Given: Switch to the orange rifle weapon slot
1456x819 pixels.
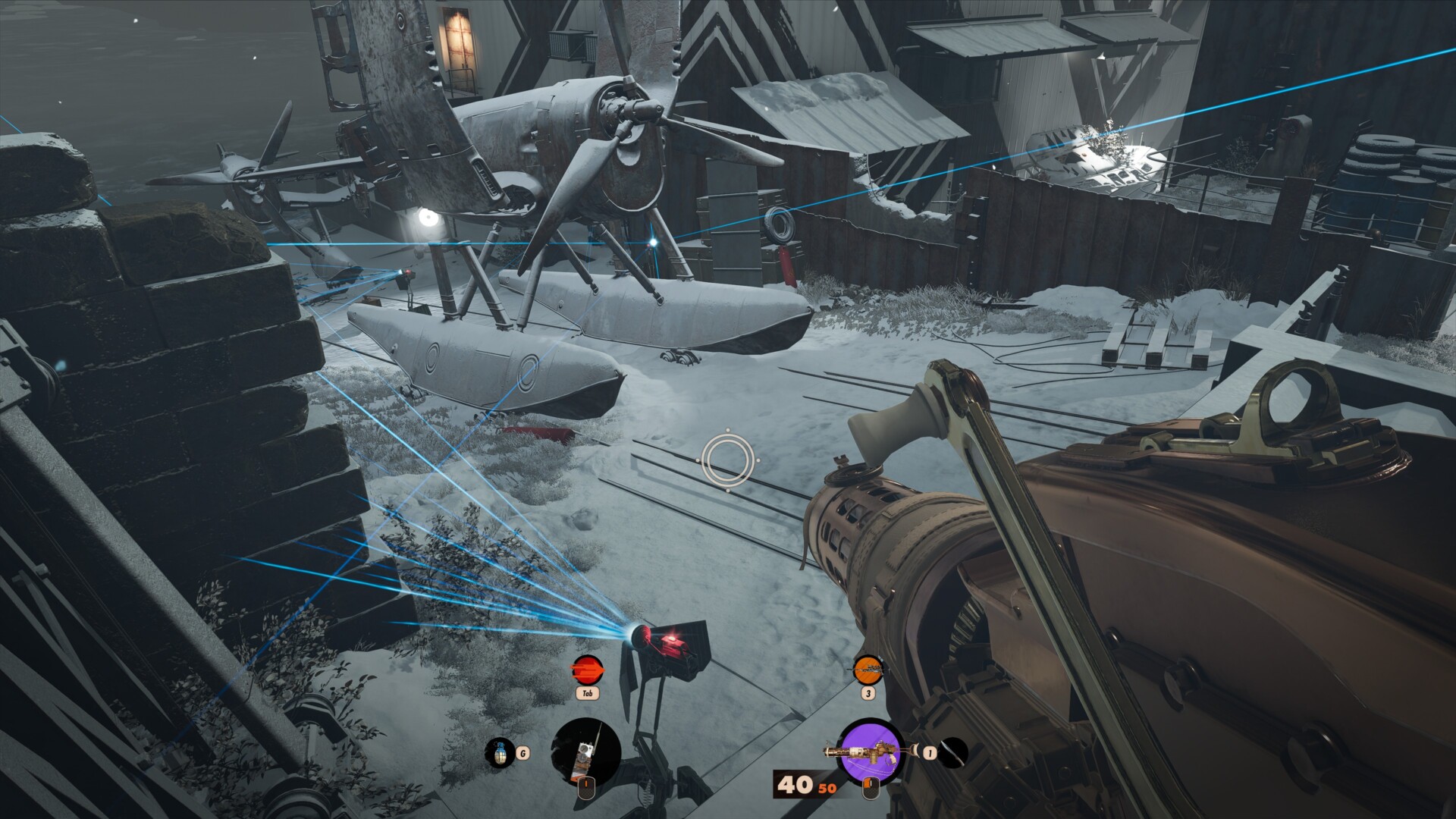Looking at the screenshot, I should (x=868, y=670).
